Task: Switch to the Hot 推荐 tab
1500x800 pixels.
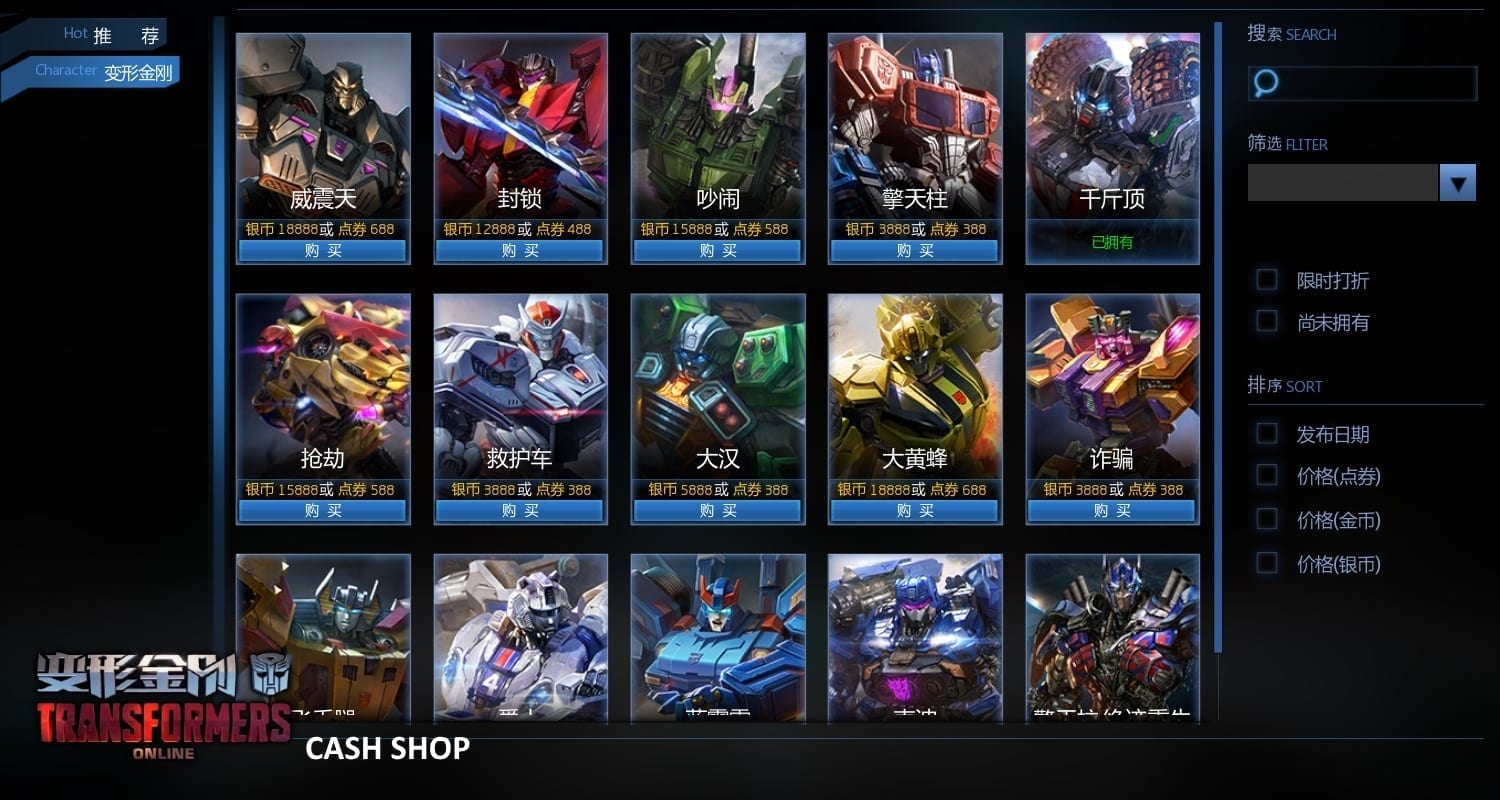Action: [x=110, y=36]
